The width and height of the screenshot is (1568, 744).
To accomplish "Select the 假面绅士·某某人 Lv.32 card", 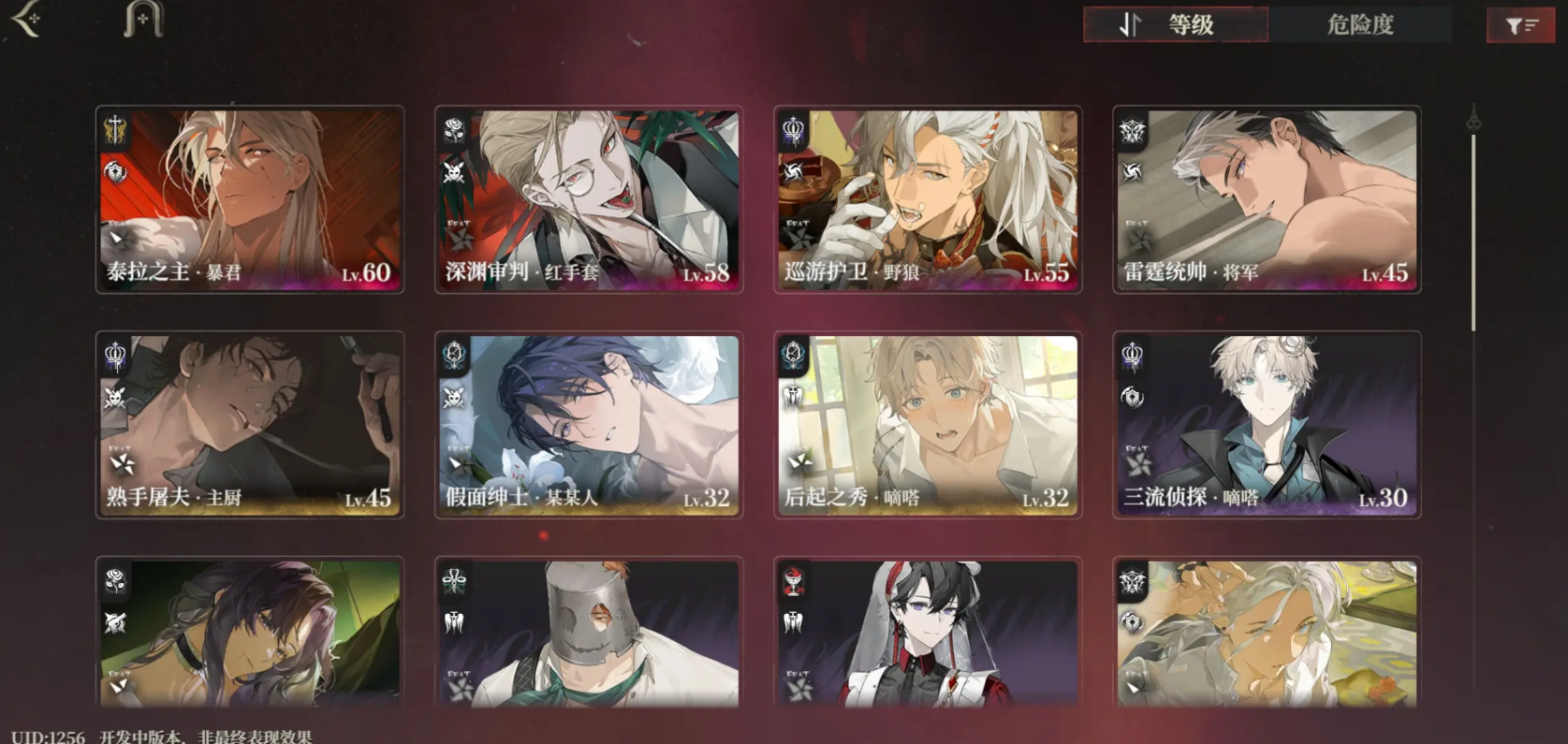I will [x=589, y=425].
